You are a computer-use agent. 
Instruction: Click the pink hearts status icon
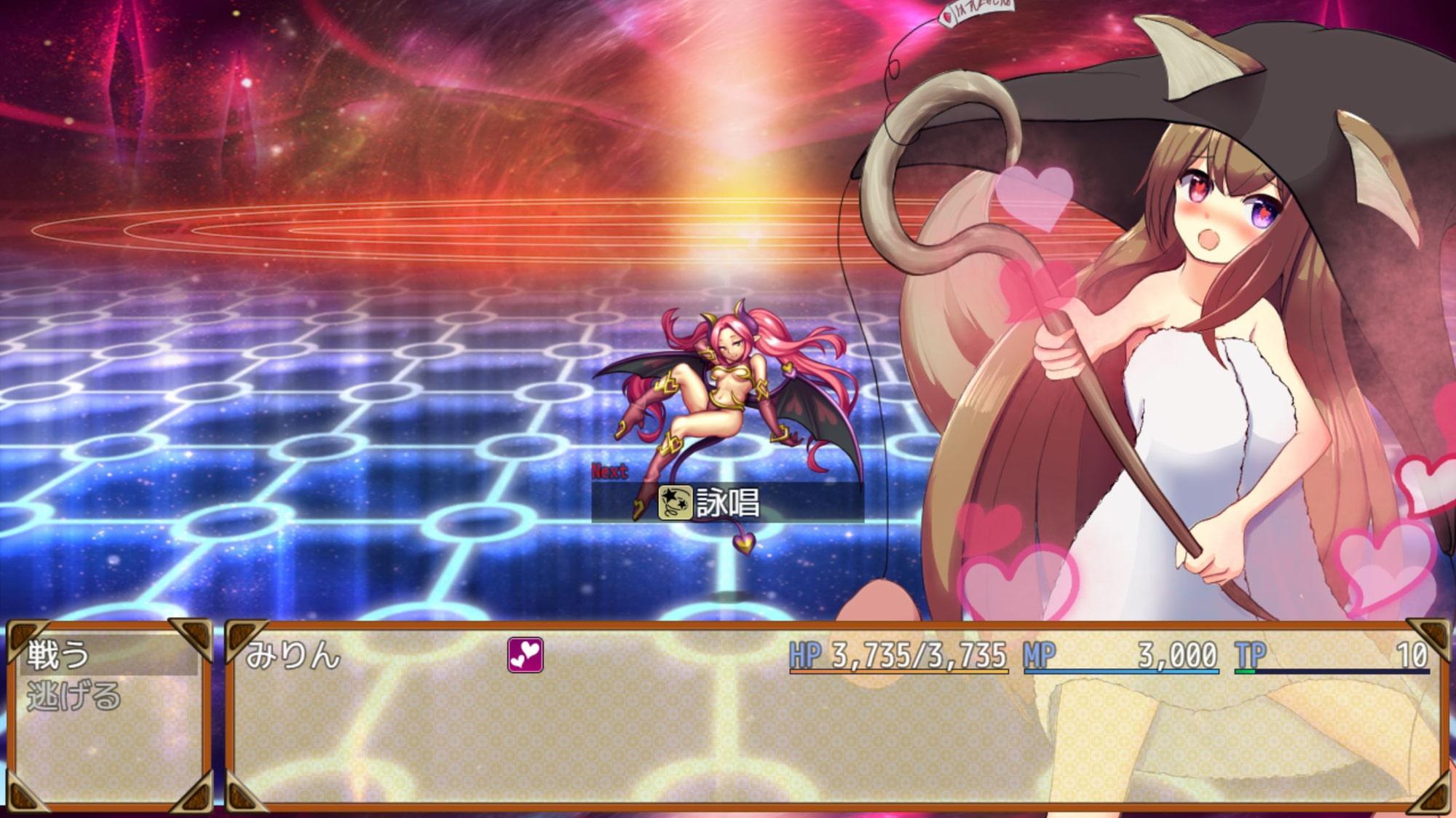pos(525,654)
